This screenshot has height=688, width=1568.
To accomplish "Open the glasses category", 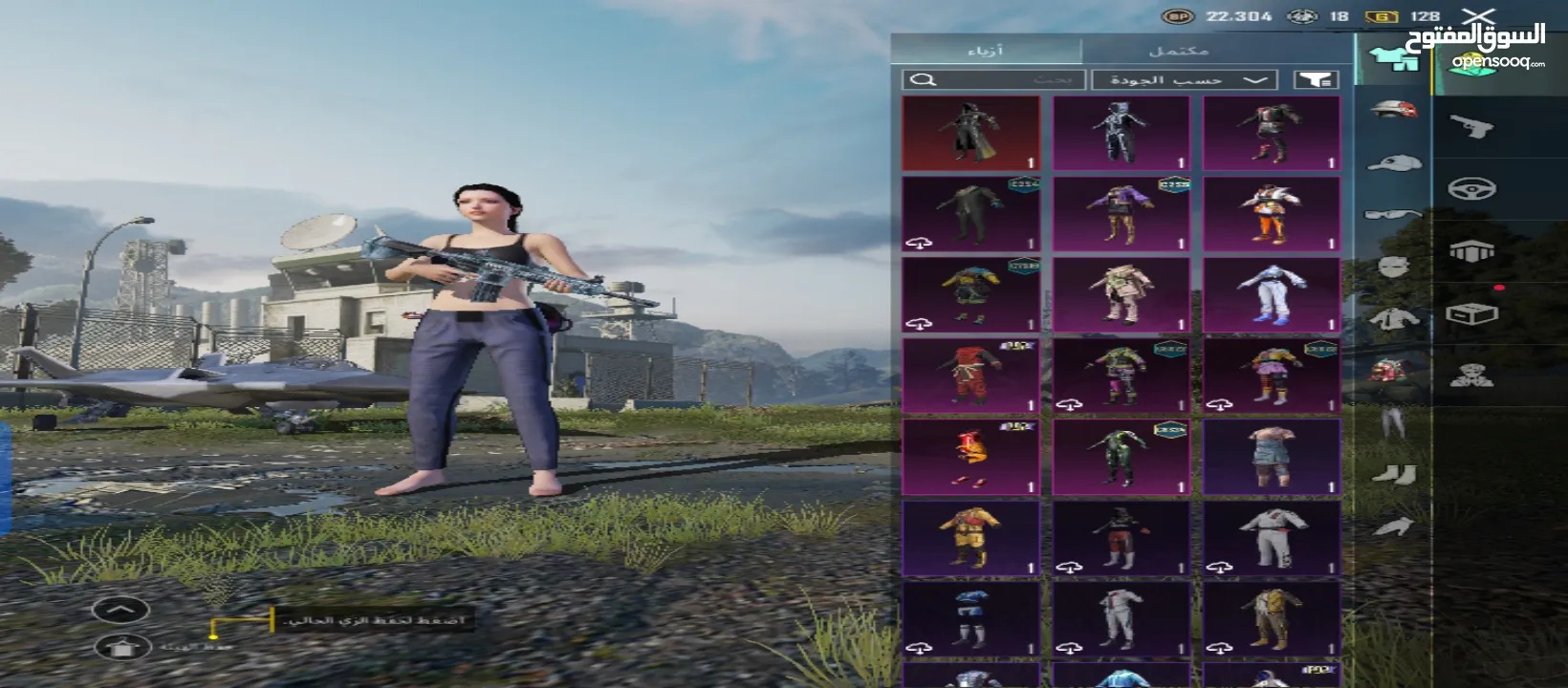I will (x=1393, y=215).
